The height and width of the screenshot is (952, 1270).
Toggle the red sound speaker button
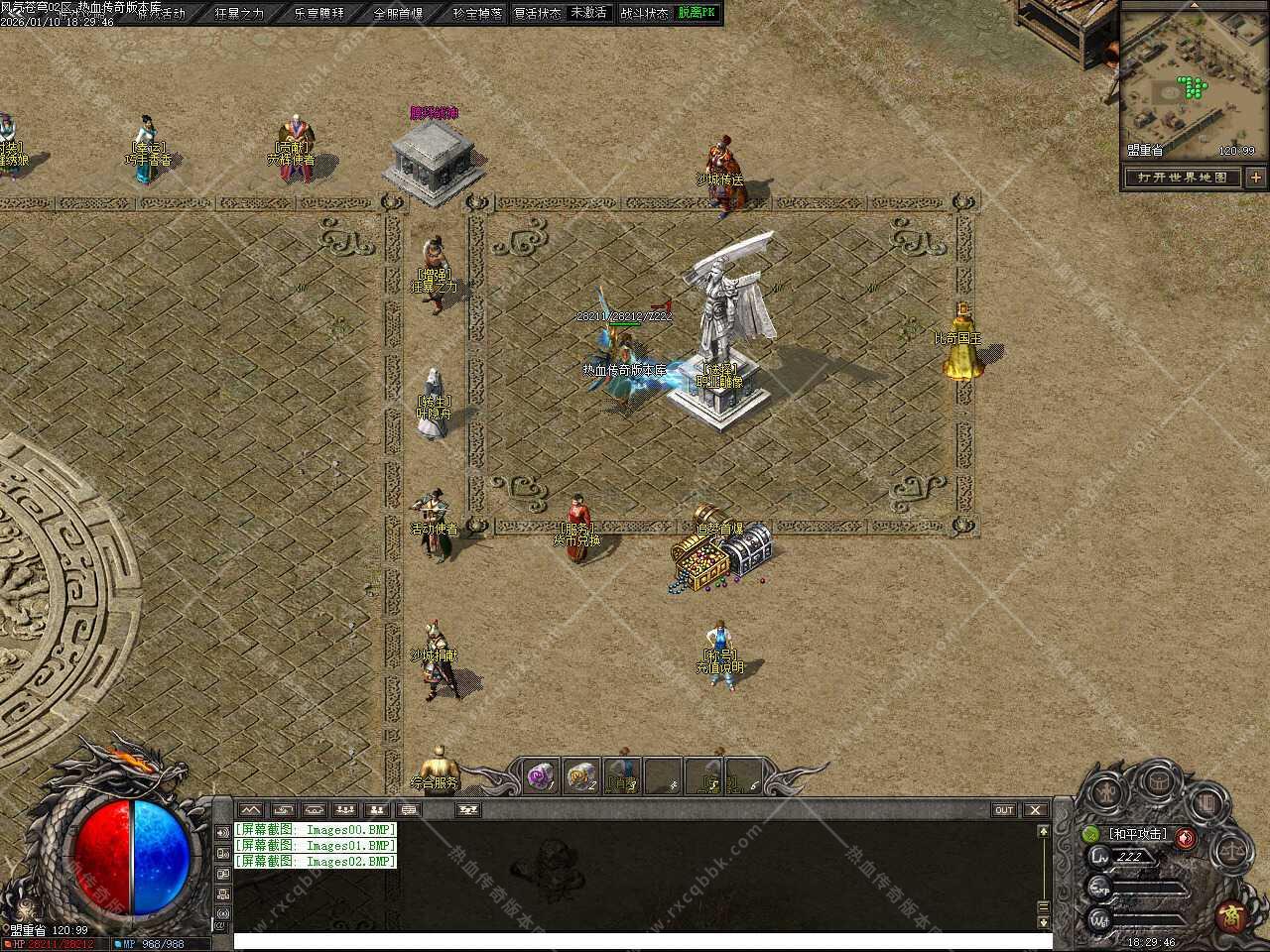click(x=1186, y=837)
